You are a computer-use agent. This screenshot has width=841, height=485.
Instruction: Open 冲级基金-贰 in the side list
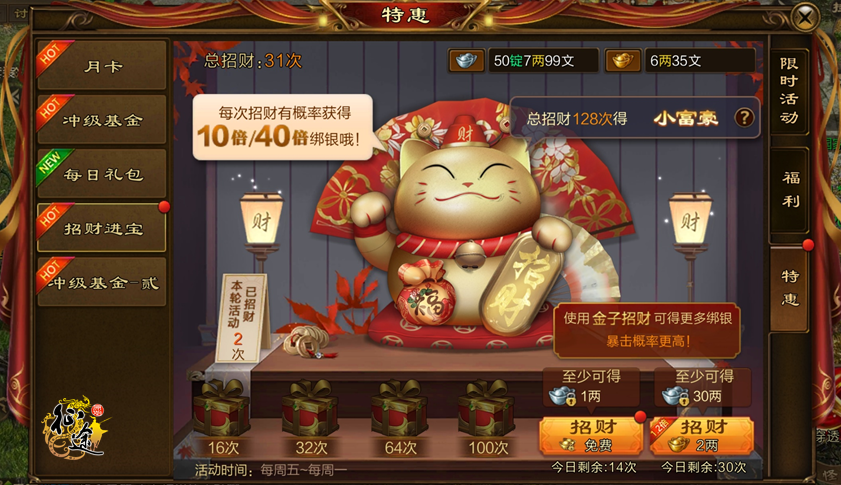click(x=102, y=282)
